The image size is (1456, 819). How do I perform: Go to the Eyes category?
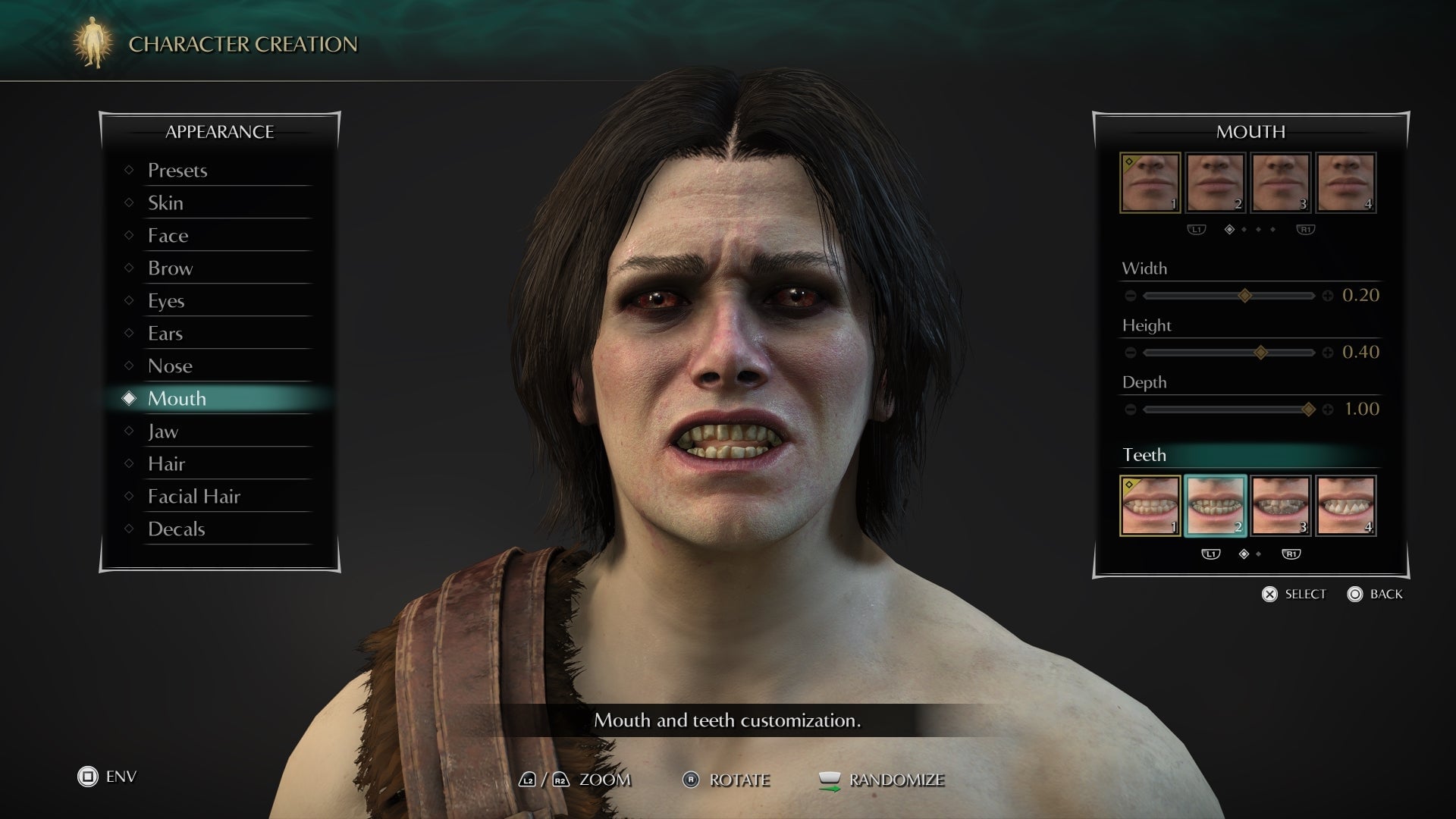[166, 301]
